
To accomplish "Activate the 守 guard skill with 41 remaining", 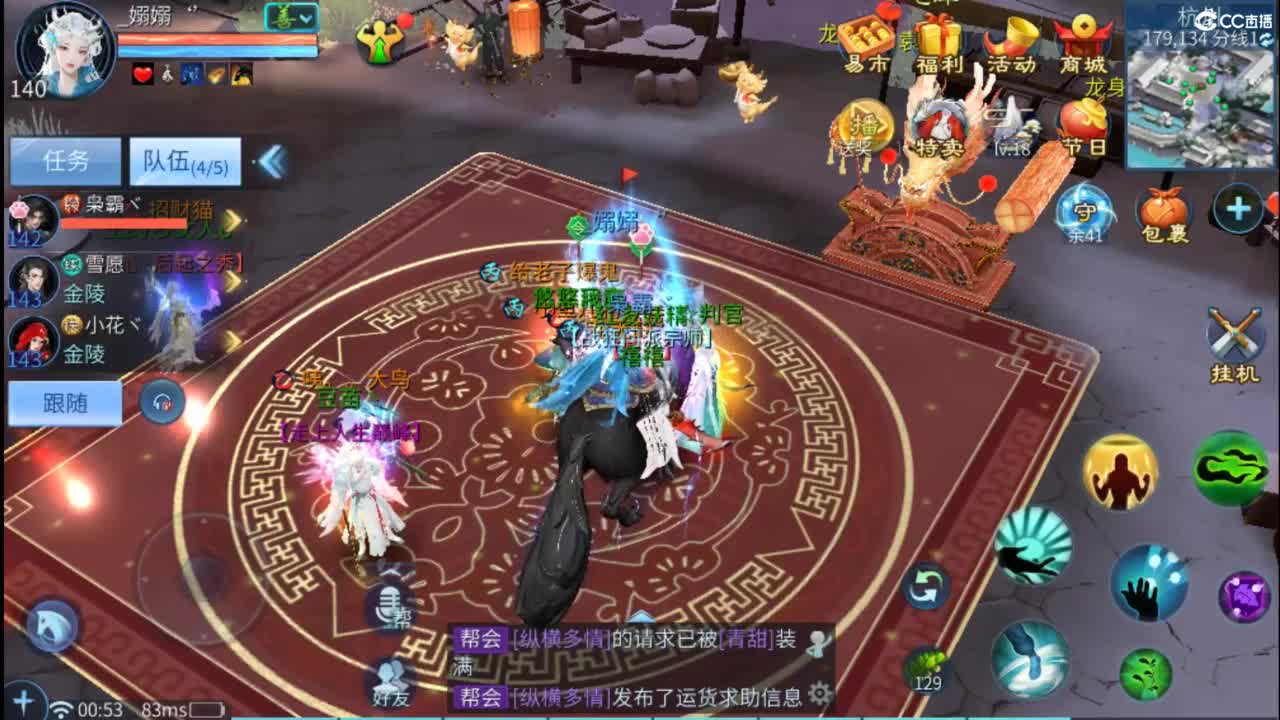I will pos(1082,210).
